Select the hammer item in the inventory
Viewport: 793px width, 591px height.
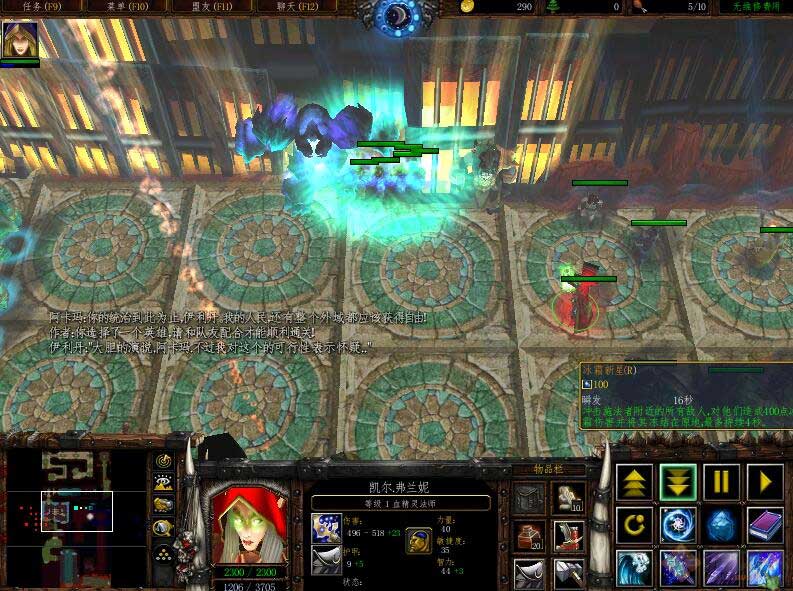570,573
